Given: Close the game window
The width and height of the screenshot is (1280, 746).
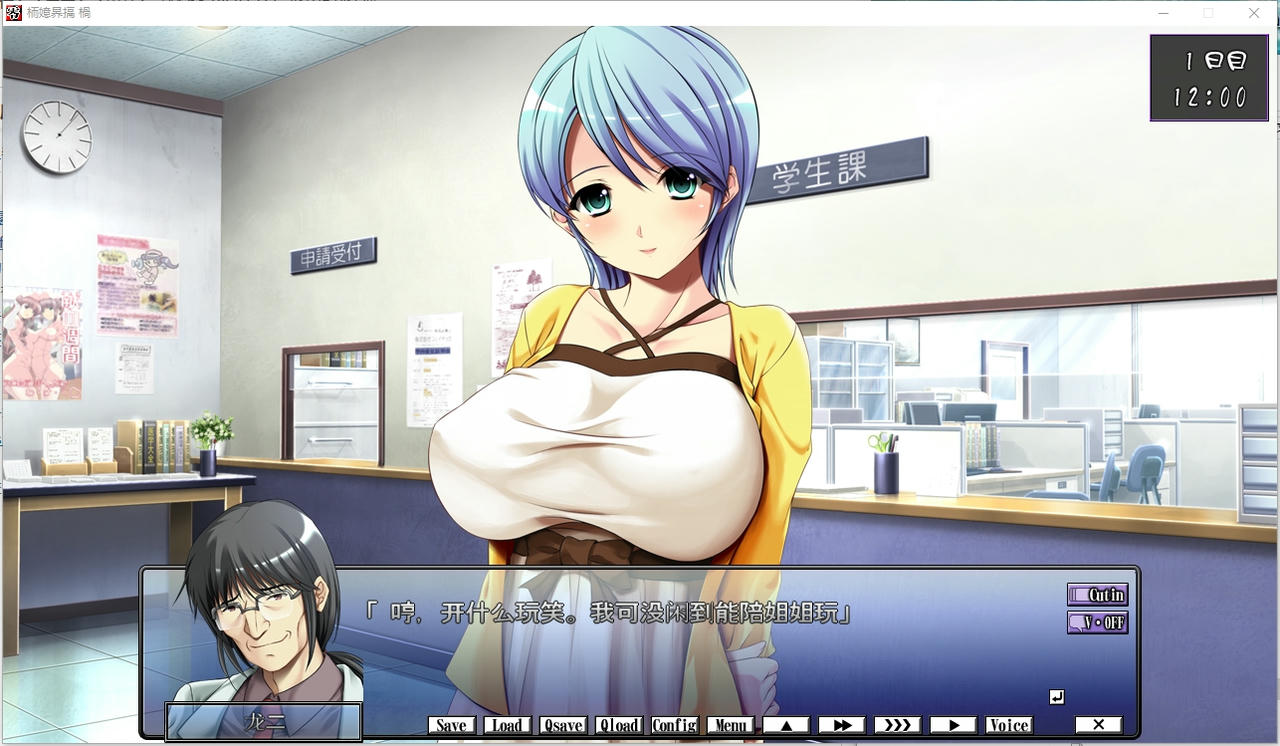Looking at the screenshot, I should [x=1254, y=13].
